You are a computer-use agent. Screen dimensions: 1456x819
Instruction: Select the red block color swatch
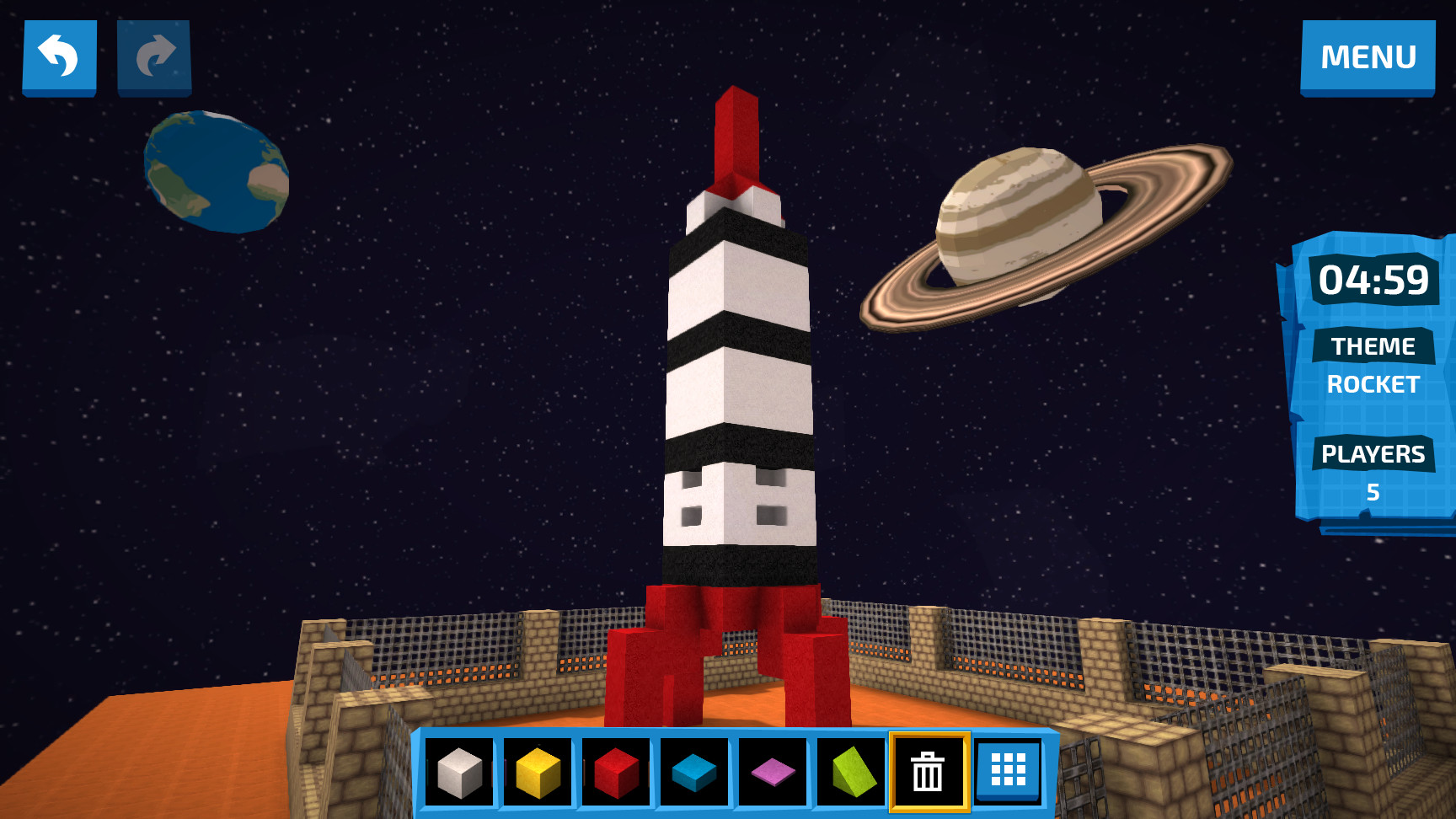pos(615,771)
